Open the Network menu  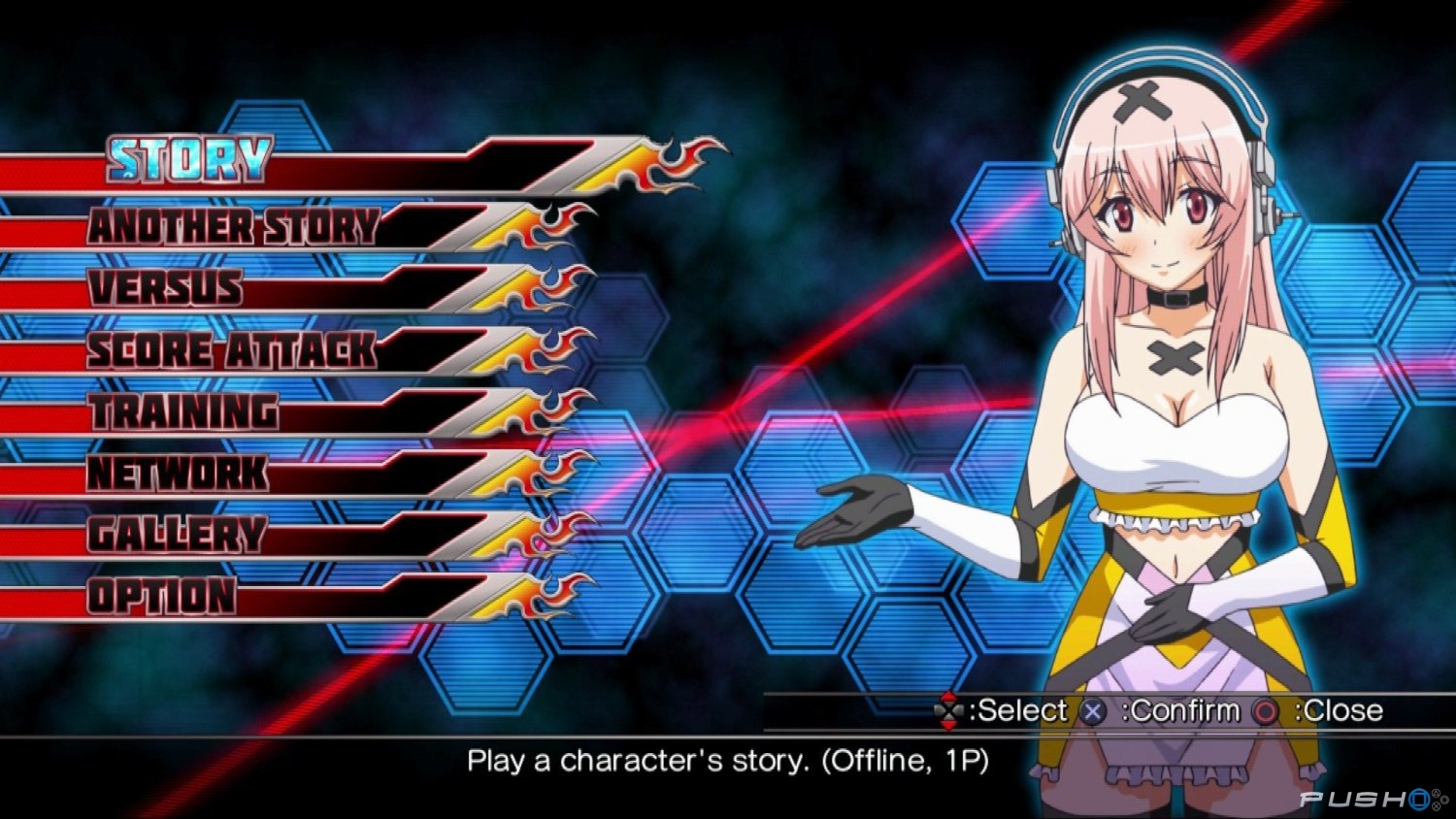178,474
